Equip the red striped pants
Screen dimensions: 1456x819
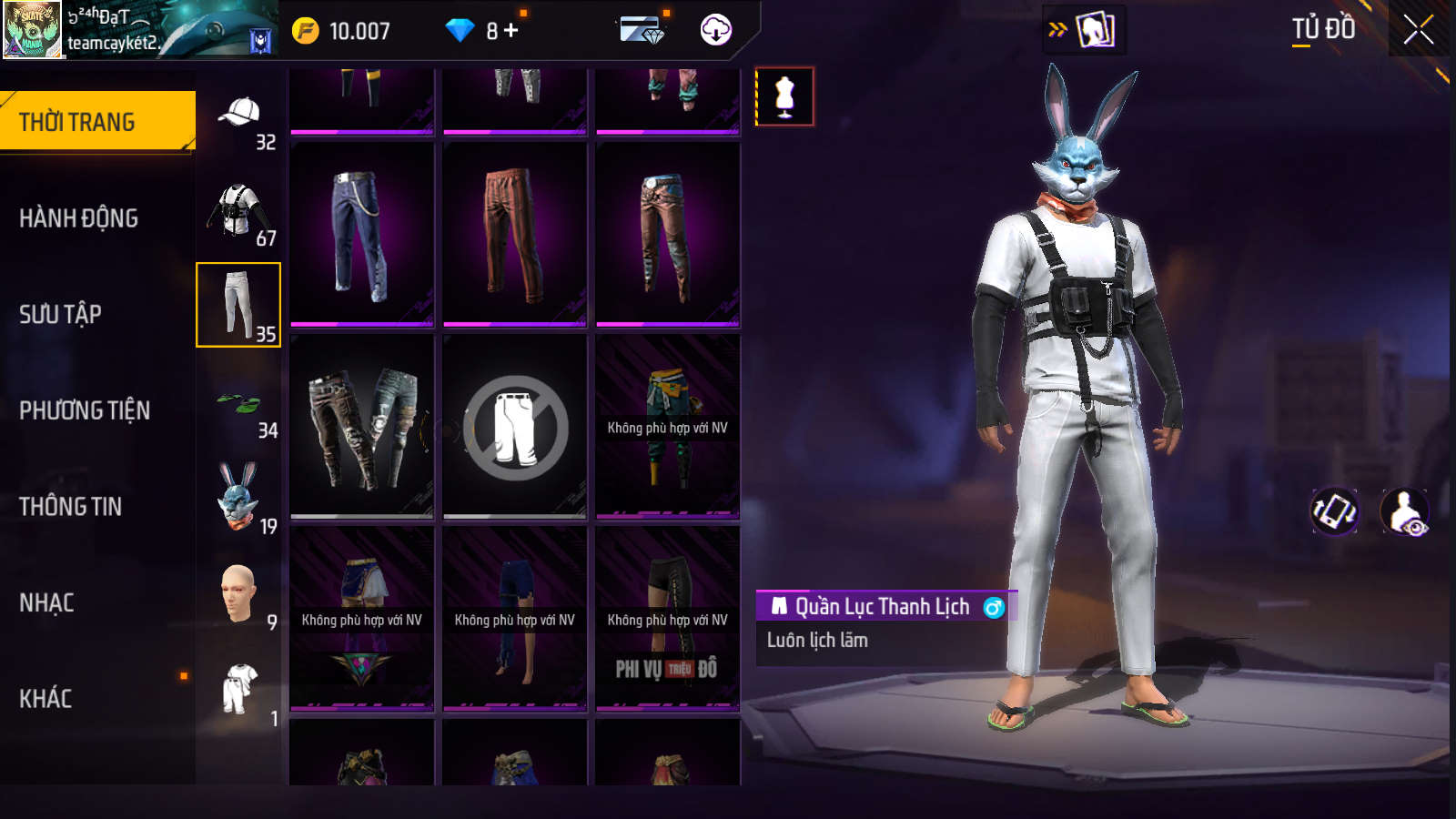(514, 234)
